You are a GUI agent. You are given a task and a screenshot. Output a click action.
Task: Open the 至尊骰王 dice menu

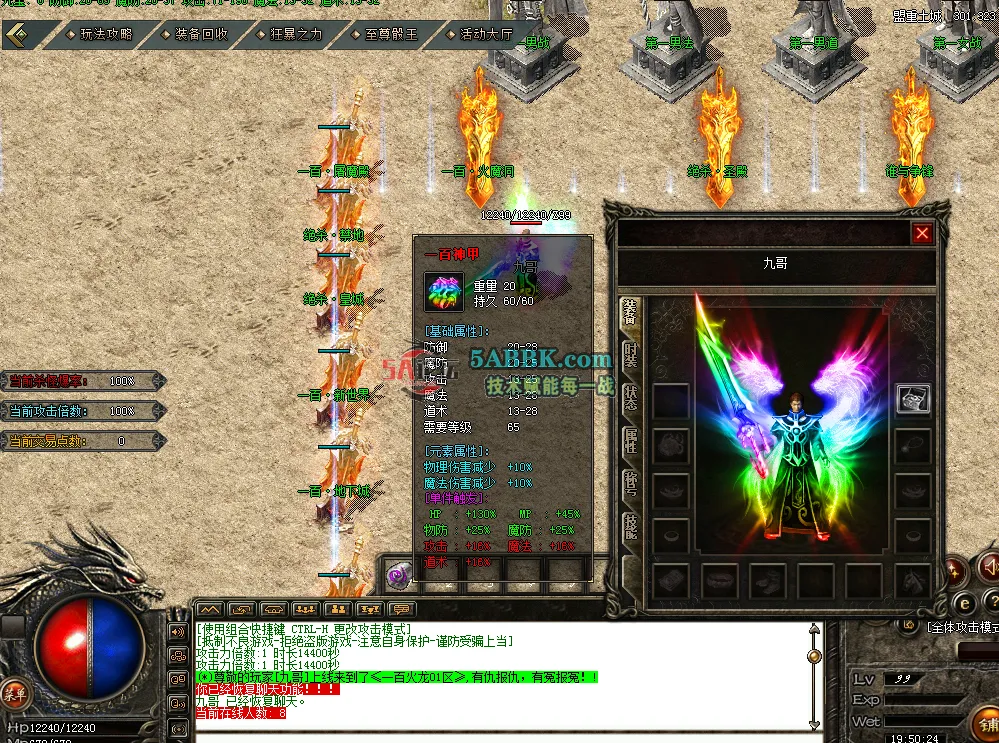point(391,34)
